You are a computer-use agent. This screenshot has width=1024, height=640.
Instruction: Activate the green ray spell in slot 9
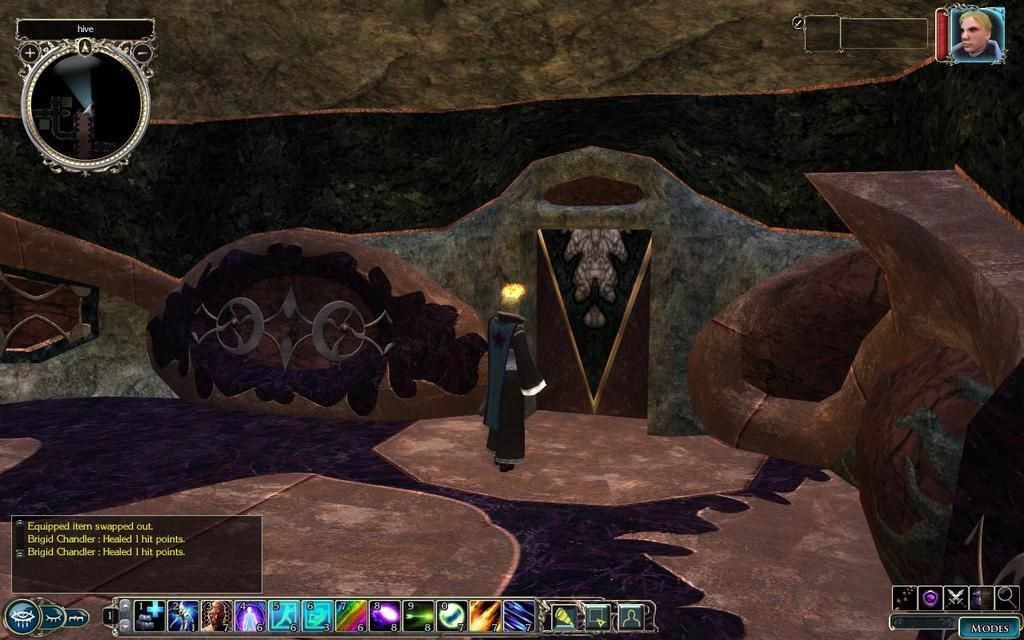(x=419, y=614)
